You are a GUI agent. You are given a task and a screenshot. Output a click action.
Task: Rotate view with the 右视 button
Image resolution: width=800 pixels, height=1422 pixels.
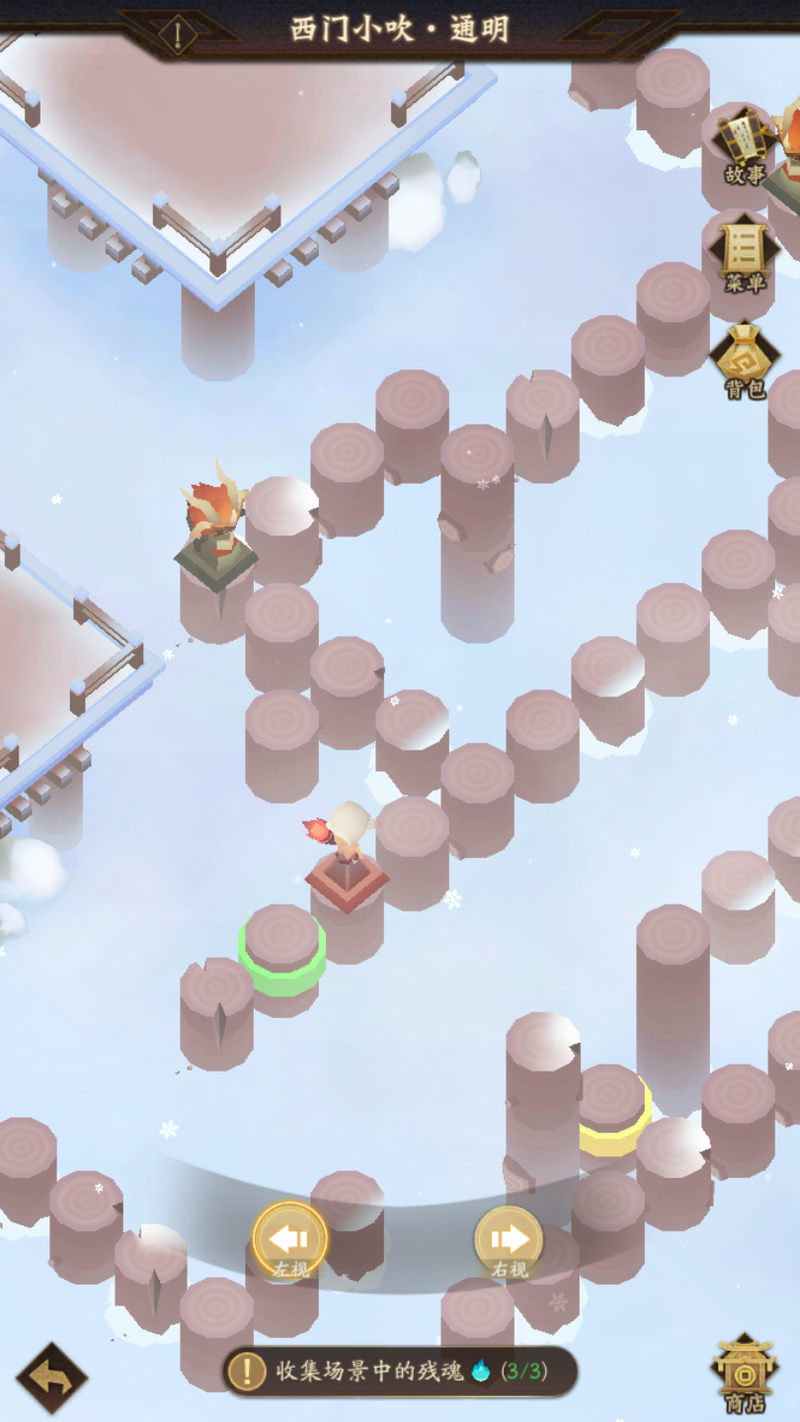point(509,1241)
